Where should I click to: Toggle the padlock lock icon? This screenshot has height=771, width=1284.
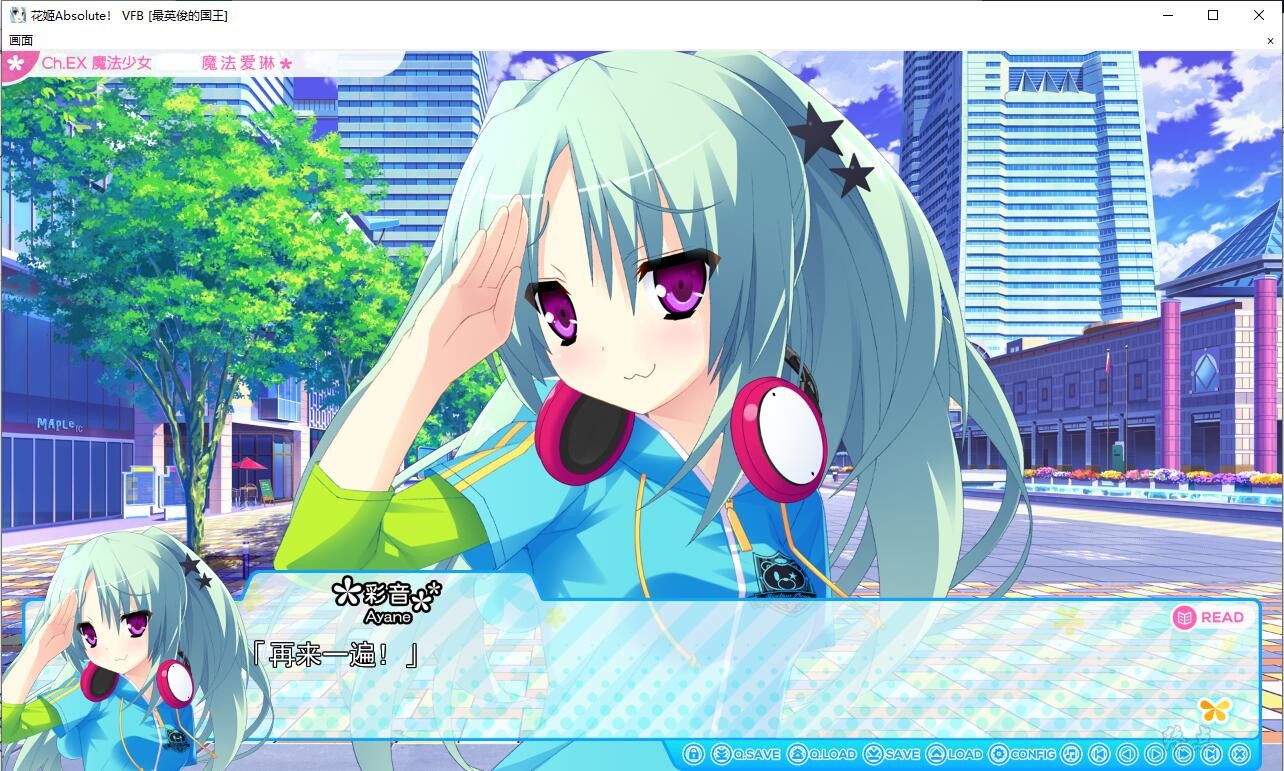[693, 754]
